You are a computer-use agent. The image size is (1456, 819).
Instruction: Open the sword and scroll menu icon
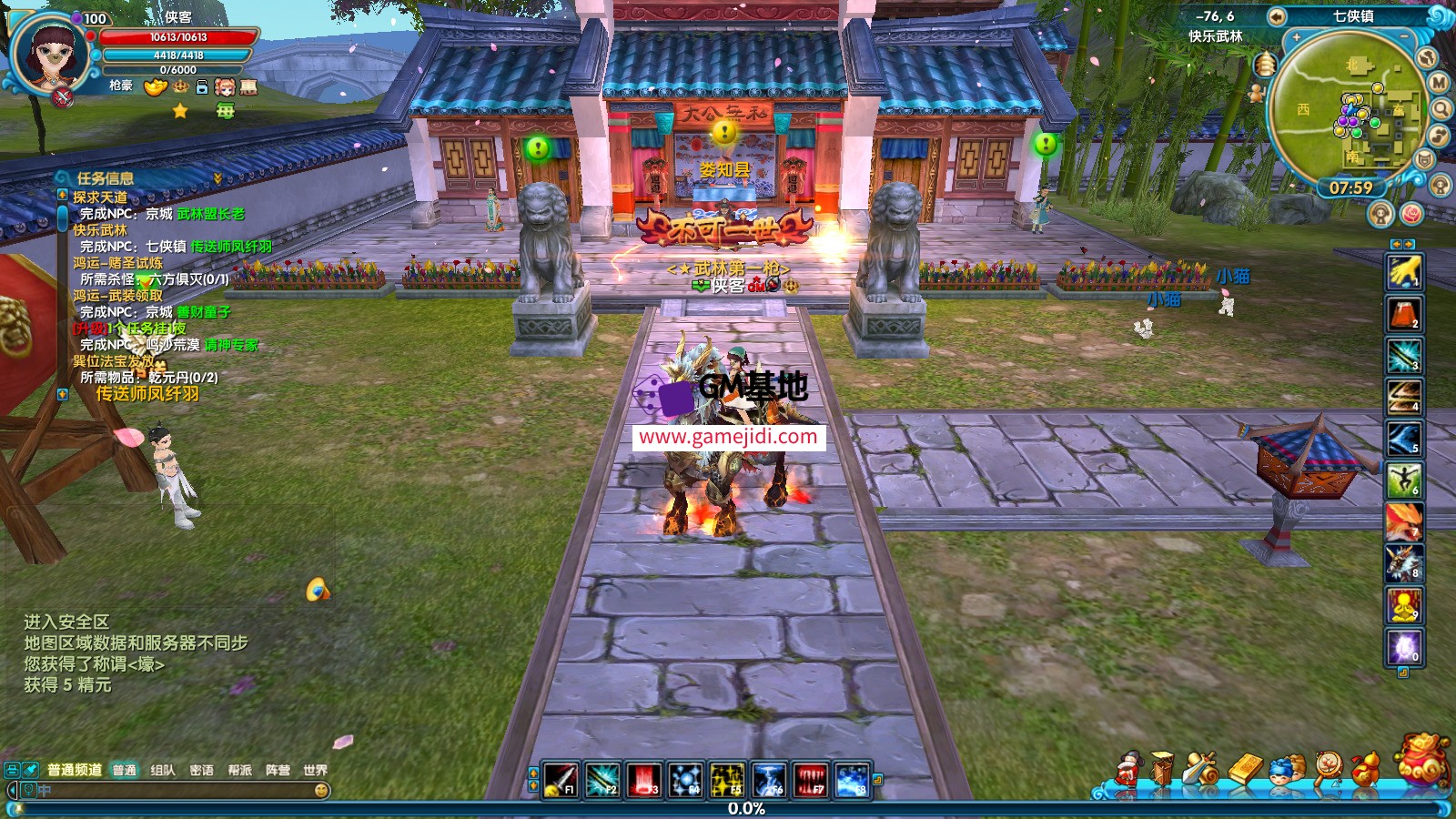click(x=1203, y=770)
